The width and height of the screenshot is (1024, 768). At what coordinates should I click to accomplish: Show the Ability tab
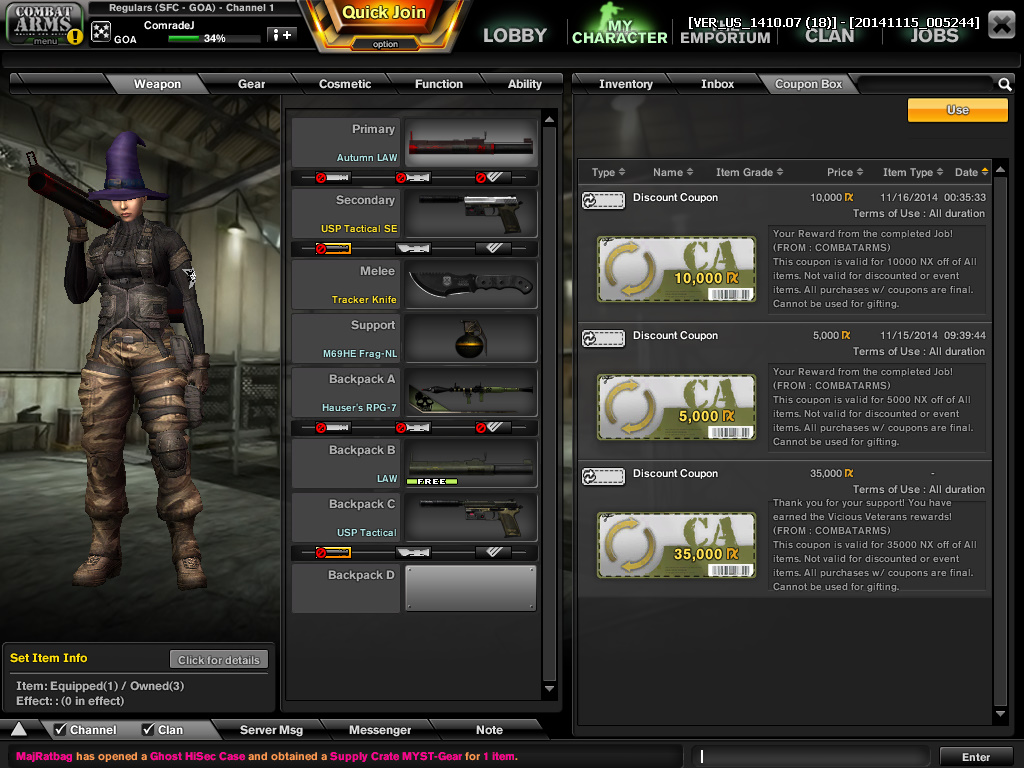tap(524, 84)
